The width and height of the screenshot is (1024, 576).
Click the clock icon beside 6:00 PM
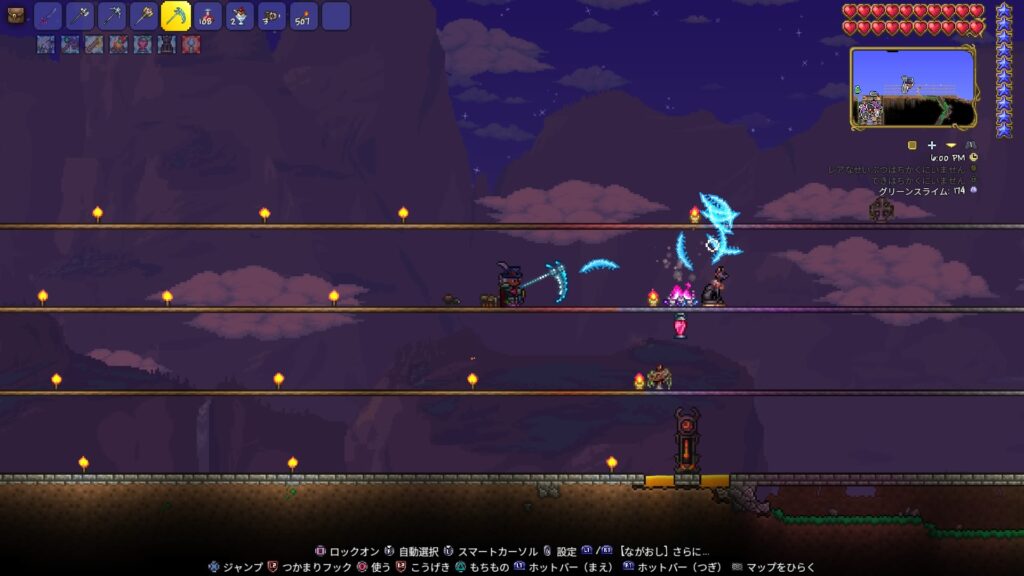[974, 157]
